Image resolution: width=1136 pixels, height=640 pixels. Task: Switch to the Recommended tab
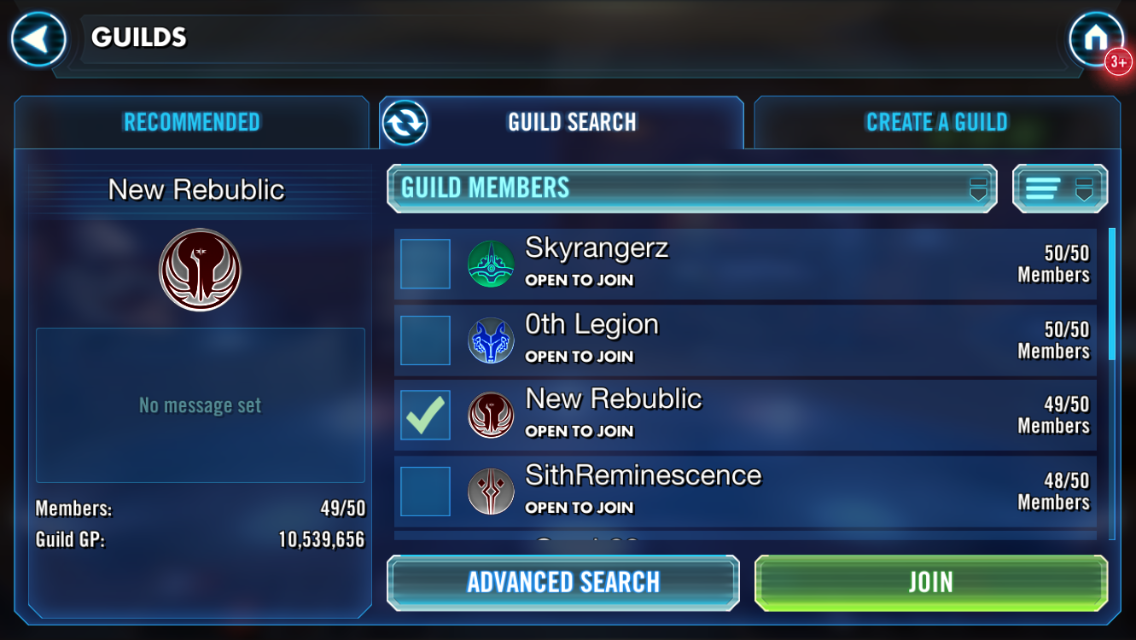tap(191, 123)
